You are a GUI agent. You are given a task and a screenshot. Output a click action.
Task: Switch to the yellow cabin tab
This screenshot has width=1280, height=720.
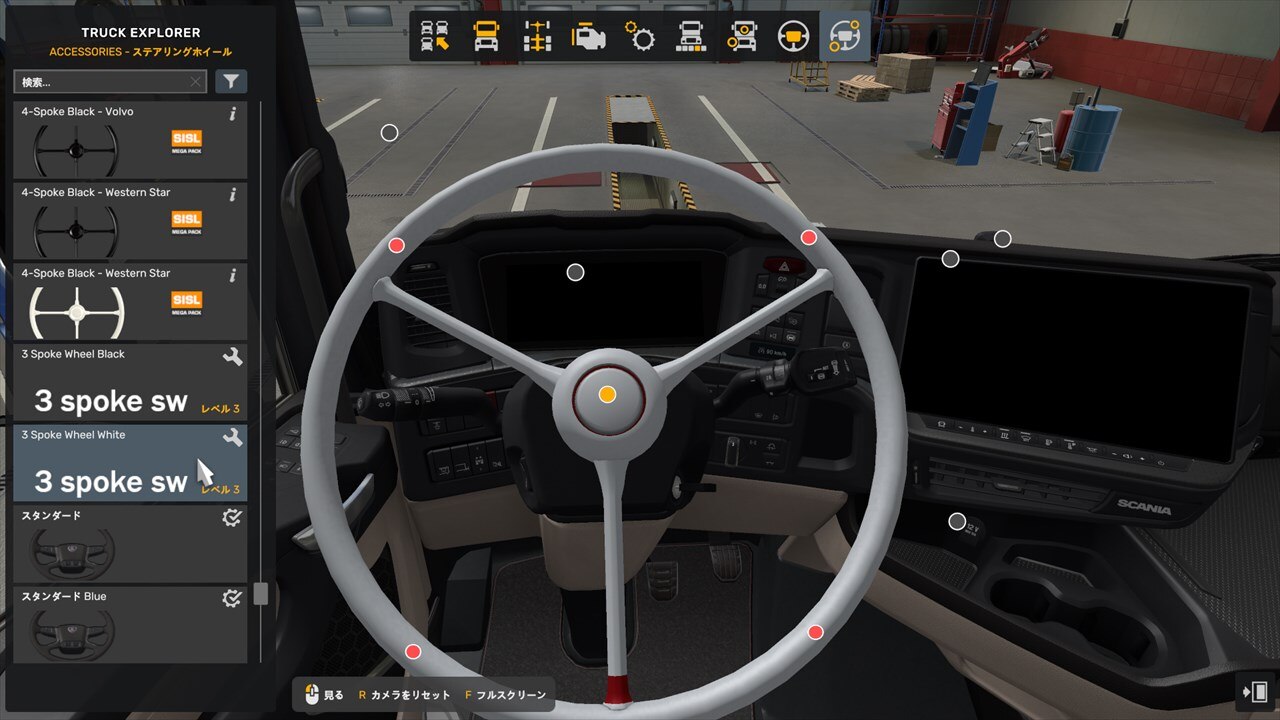[486, 37]
